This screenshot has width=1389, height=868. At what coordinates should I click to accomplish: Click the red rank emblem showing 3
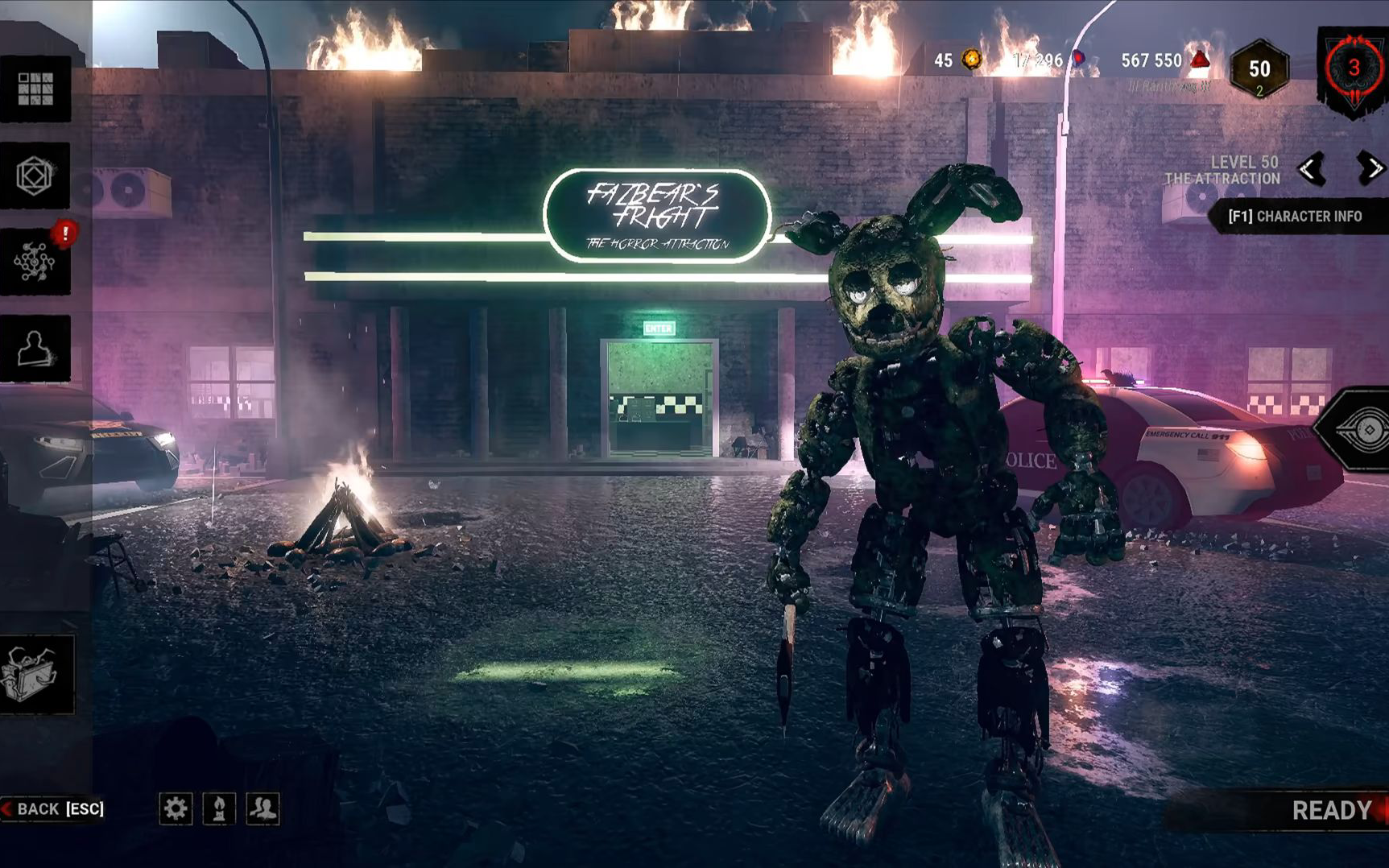point(1354,69)
